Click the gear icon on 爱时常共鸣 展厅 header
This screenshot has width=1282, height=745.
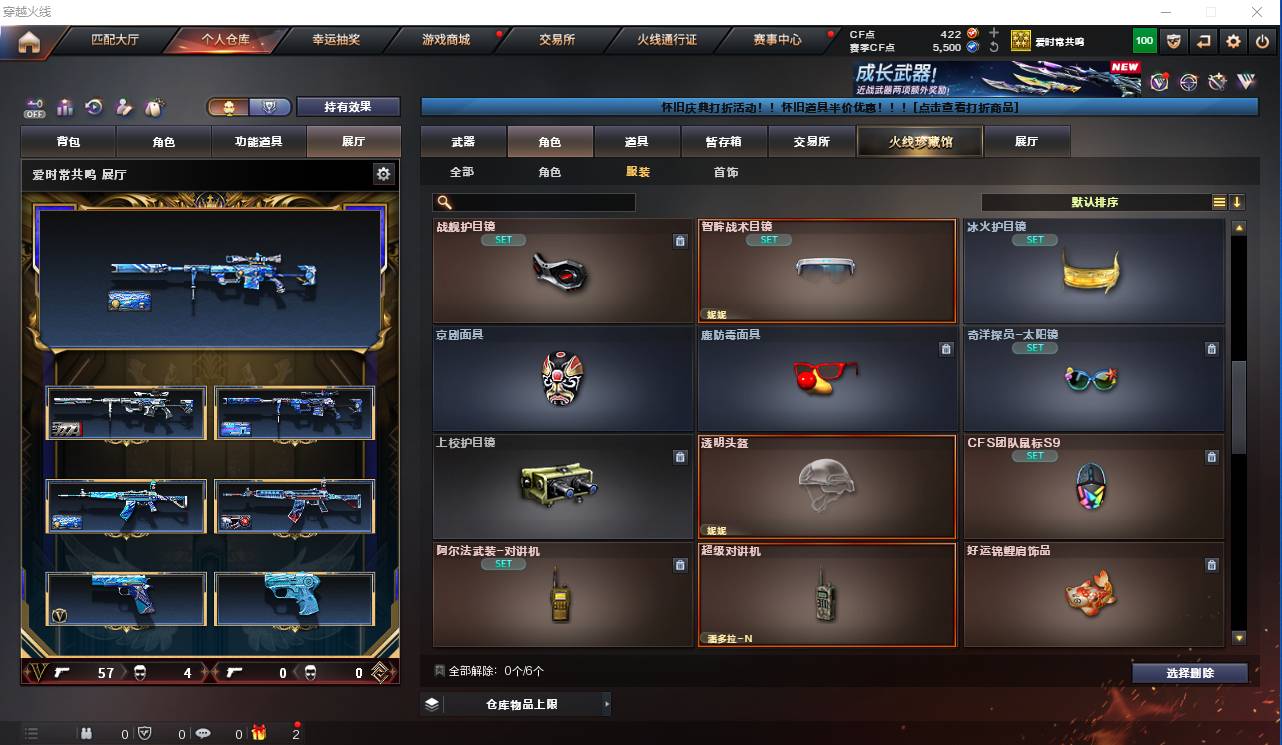[x=383, y=172]
